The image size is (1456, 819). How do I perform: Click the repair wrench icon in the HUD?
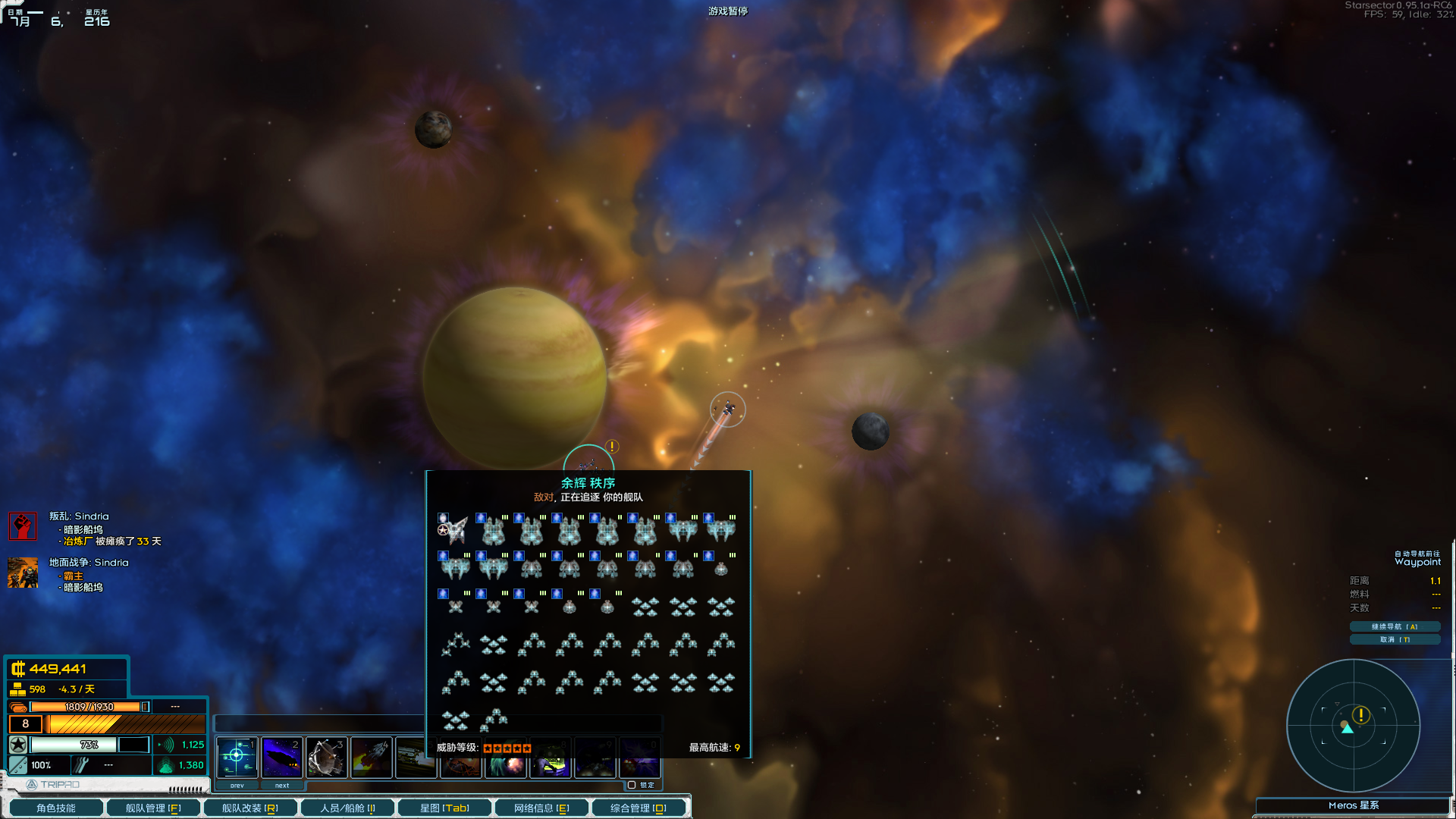(x=82, y=764)
